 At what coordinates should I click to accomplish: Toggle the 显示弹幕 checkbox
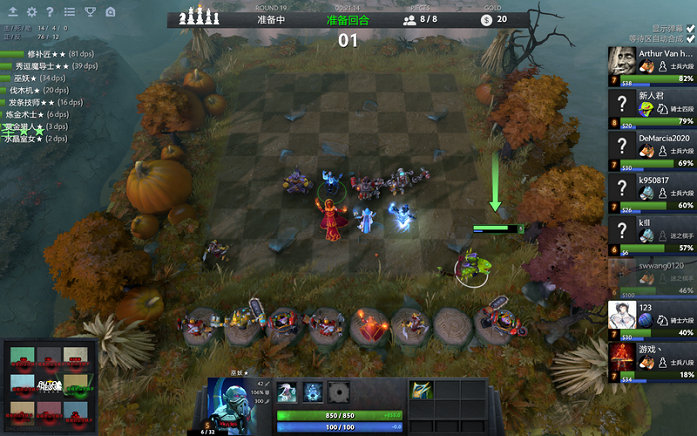coord(690,27)
